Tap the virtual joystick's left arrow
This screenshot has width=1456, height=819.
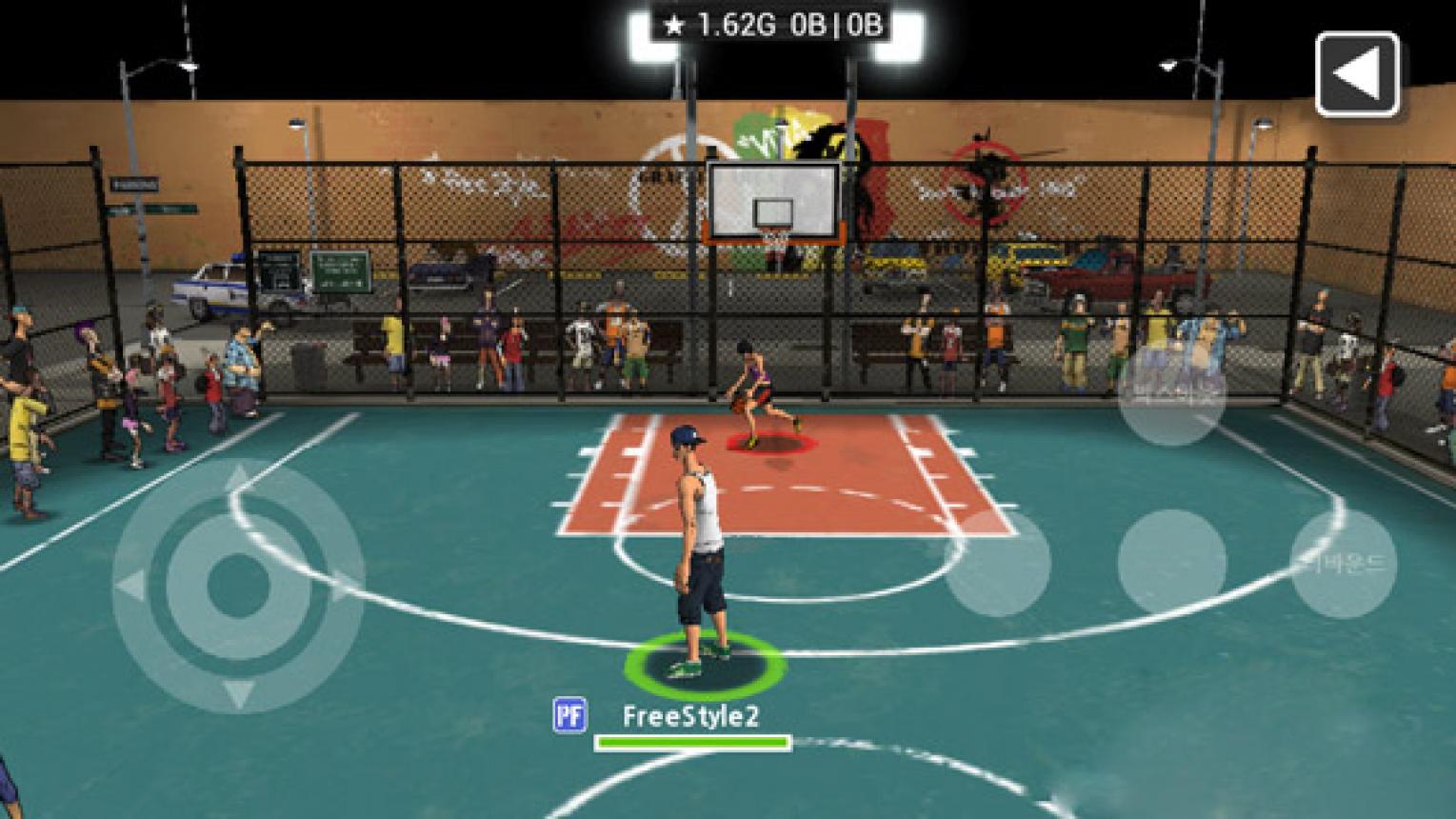[130, 585]
